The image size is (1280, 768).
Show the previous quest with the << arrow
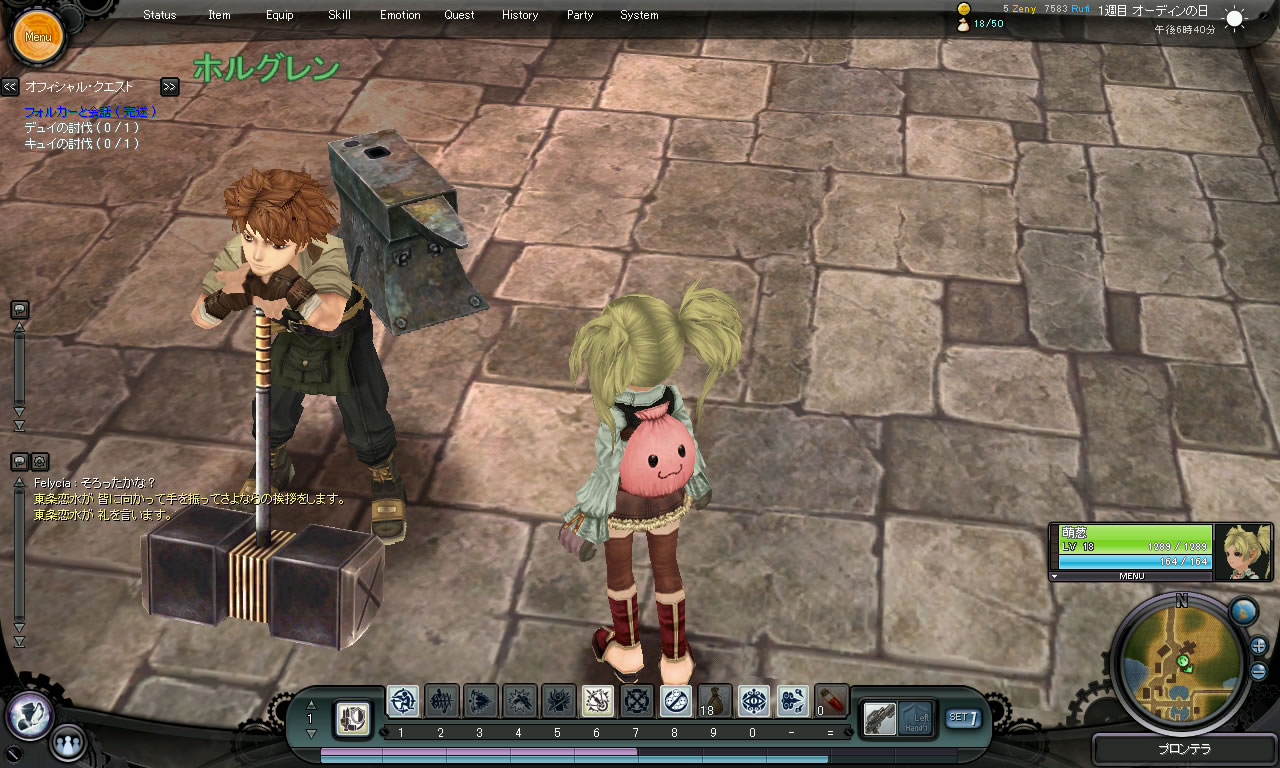[10, 87]
